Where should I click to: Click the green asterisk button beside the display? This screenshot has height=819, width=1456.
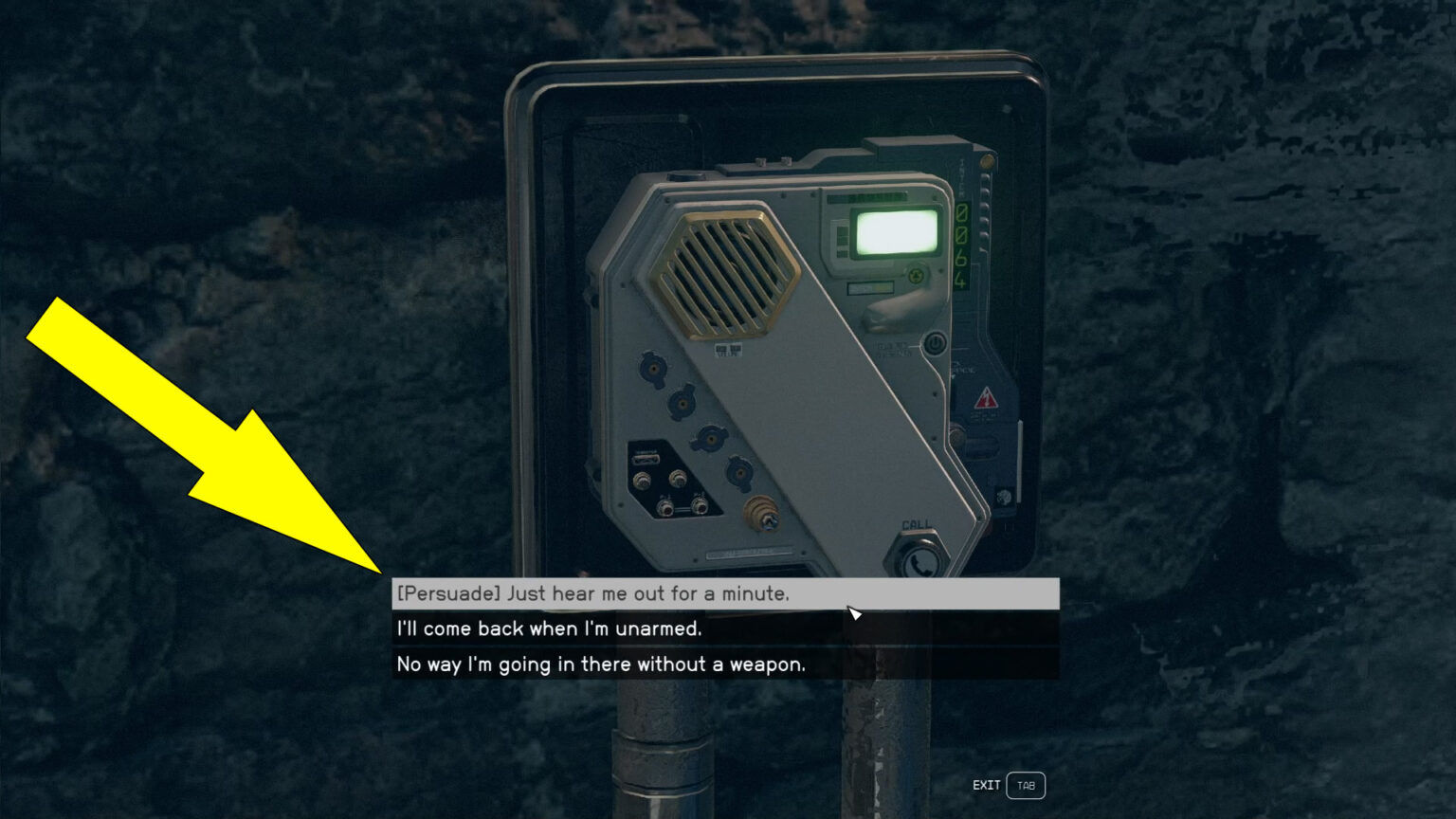click(x=916, y=273)
